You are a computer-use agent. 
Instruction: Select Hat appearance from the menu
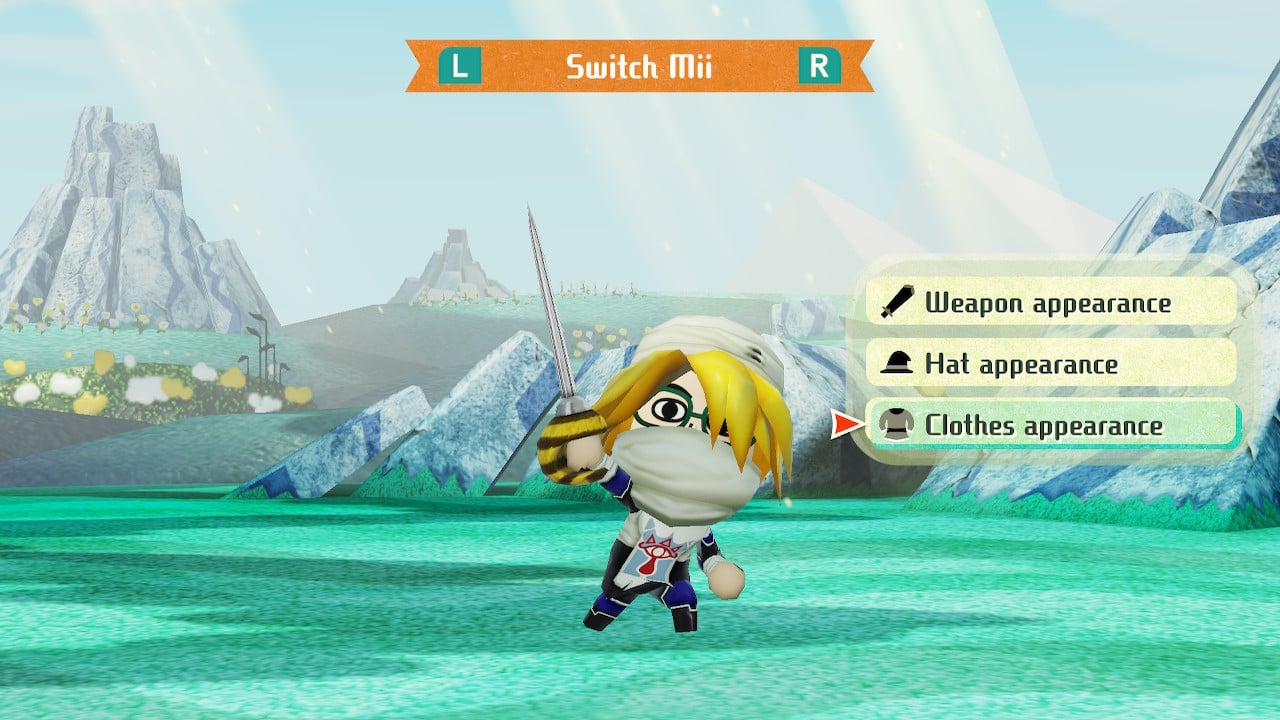[x=1050, y=363]
